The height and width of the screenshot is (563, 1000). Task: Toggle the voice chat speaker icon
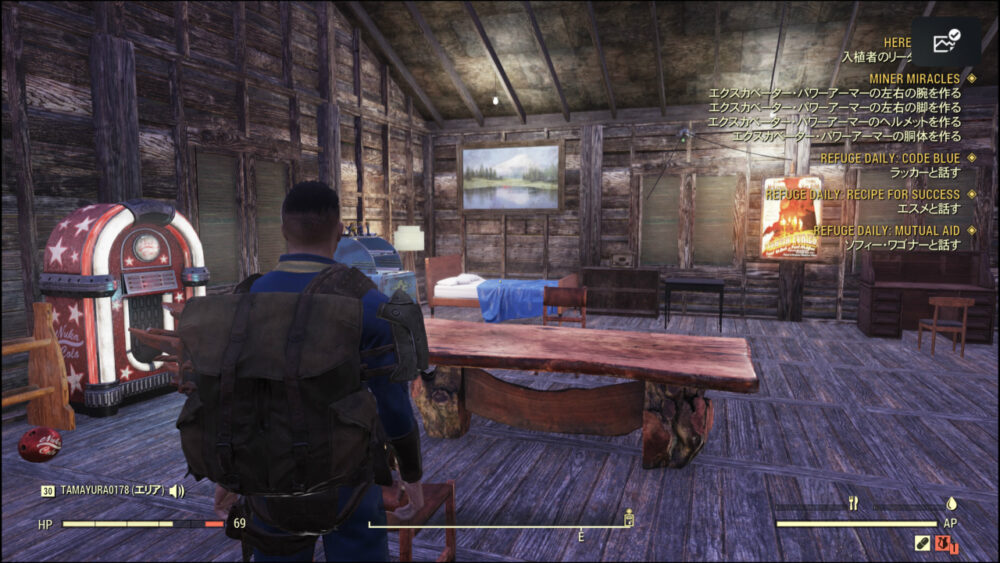coord(177,491)
